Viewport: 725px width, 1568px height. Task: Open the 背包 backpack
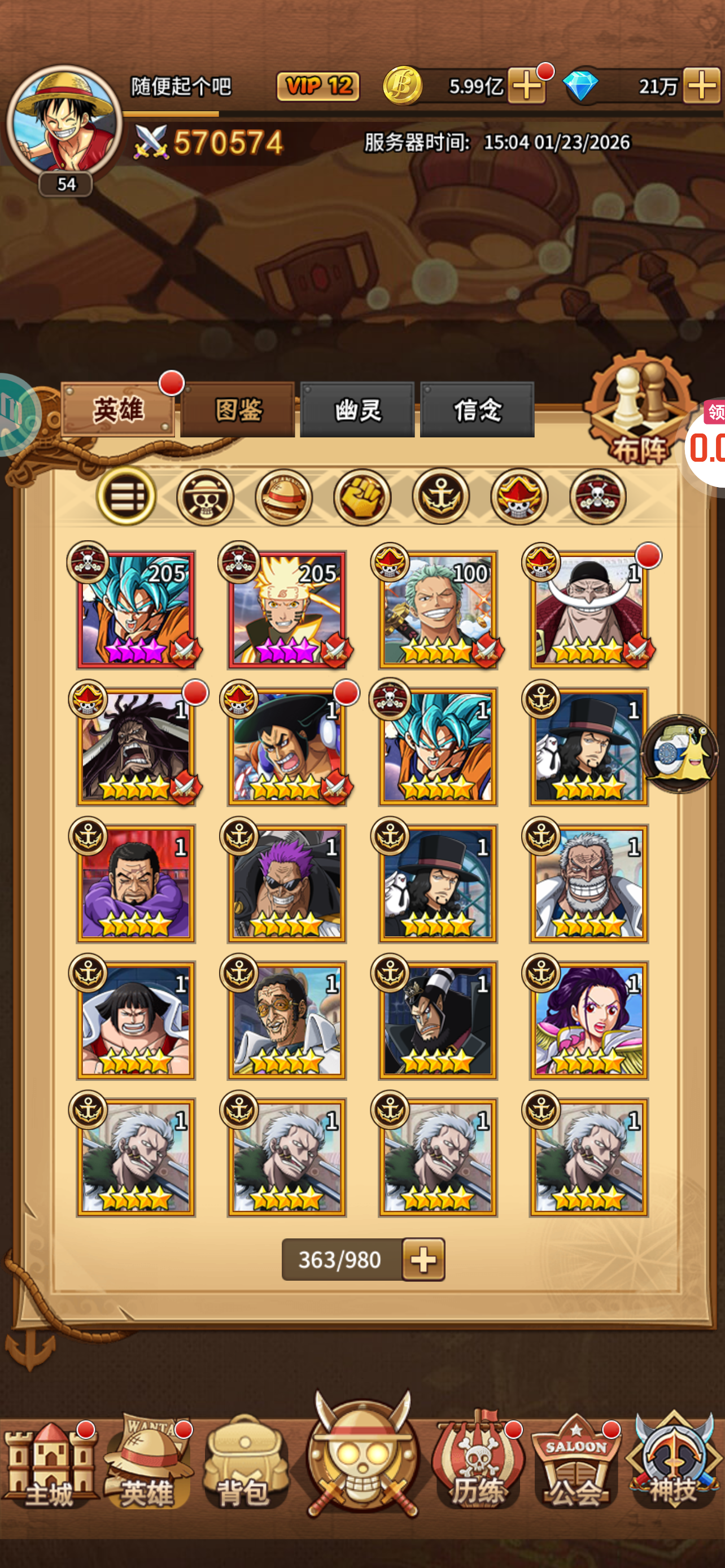tap(244, 1464)
